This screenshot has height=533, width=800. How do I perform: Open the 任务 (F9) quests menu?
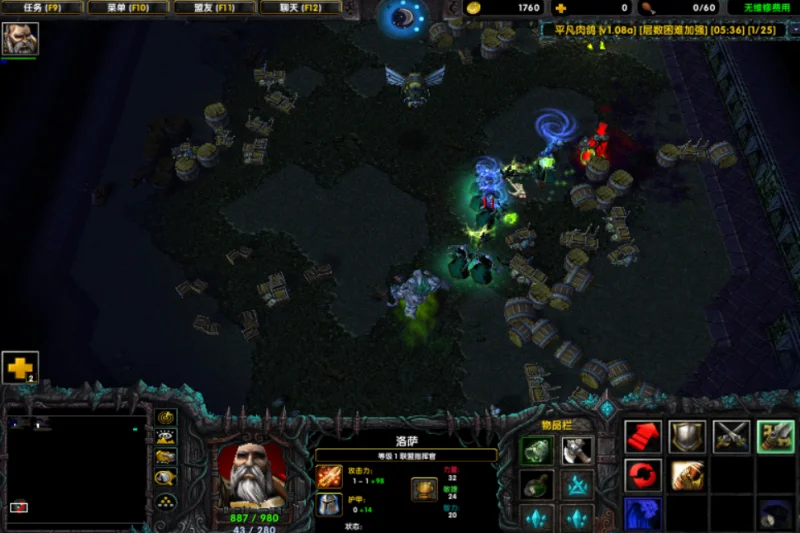tap(43, 8)
